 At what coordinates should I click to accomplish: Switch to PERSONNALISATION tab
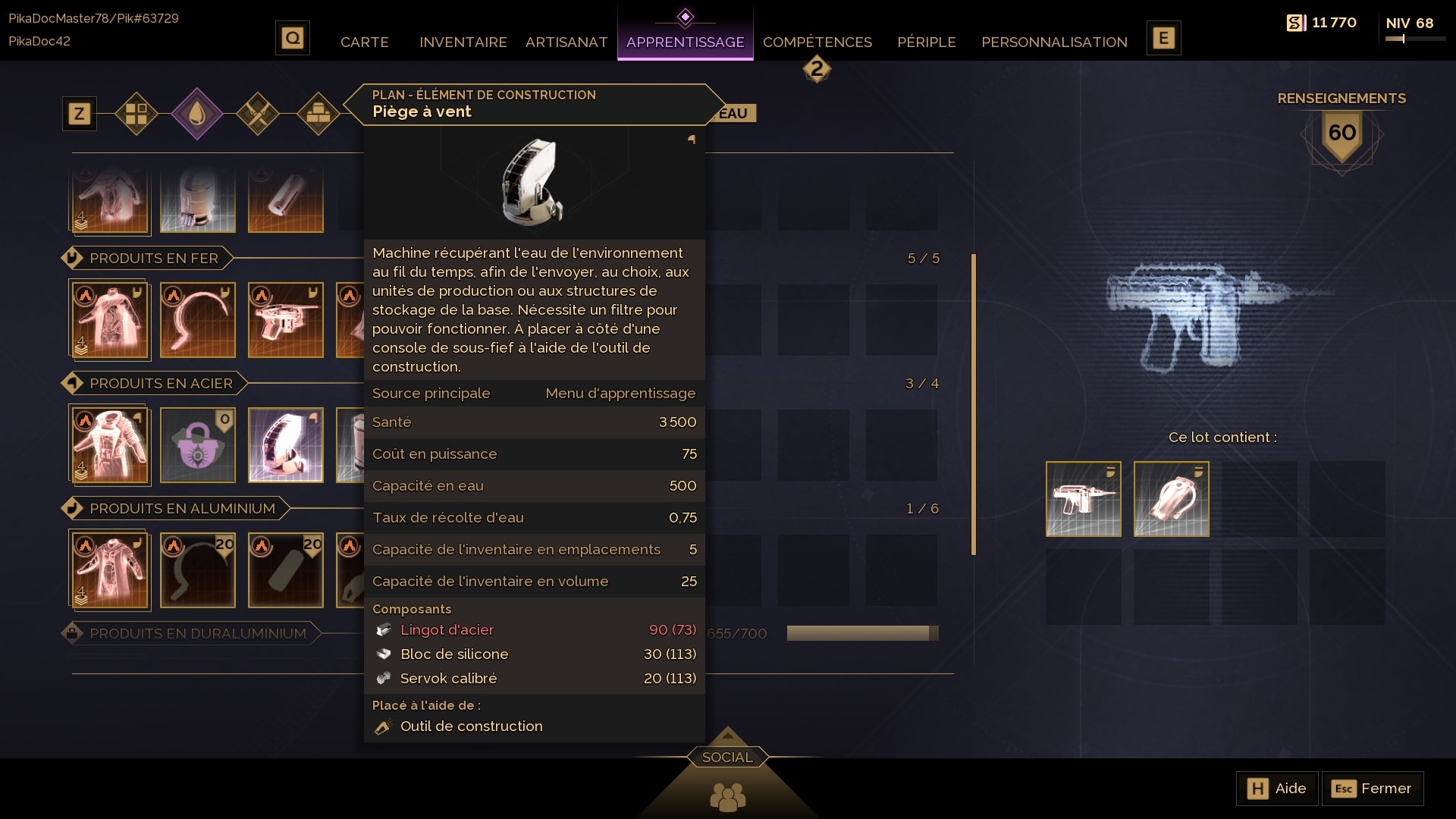click(x=1054, y=42)
